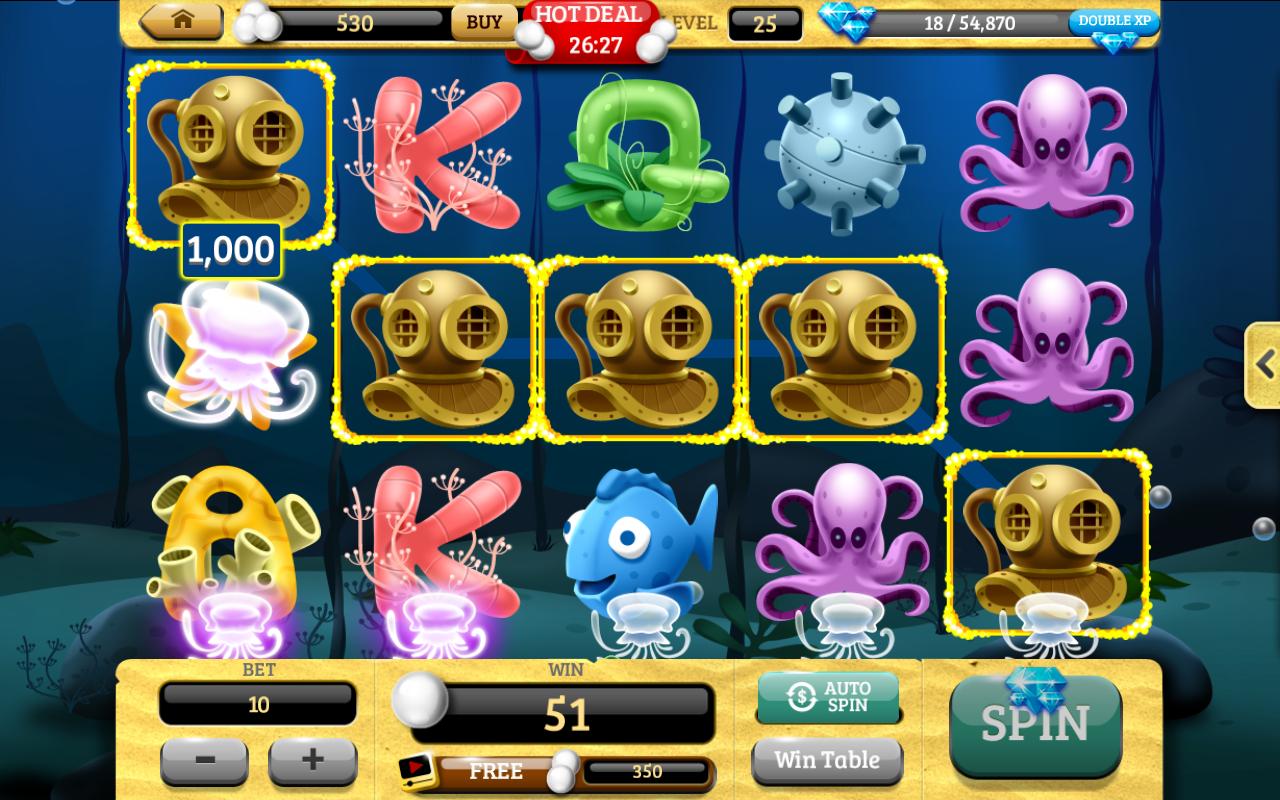Click the diamonds icon atop the SPIN button

tap(1035, 689)
